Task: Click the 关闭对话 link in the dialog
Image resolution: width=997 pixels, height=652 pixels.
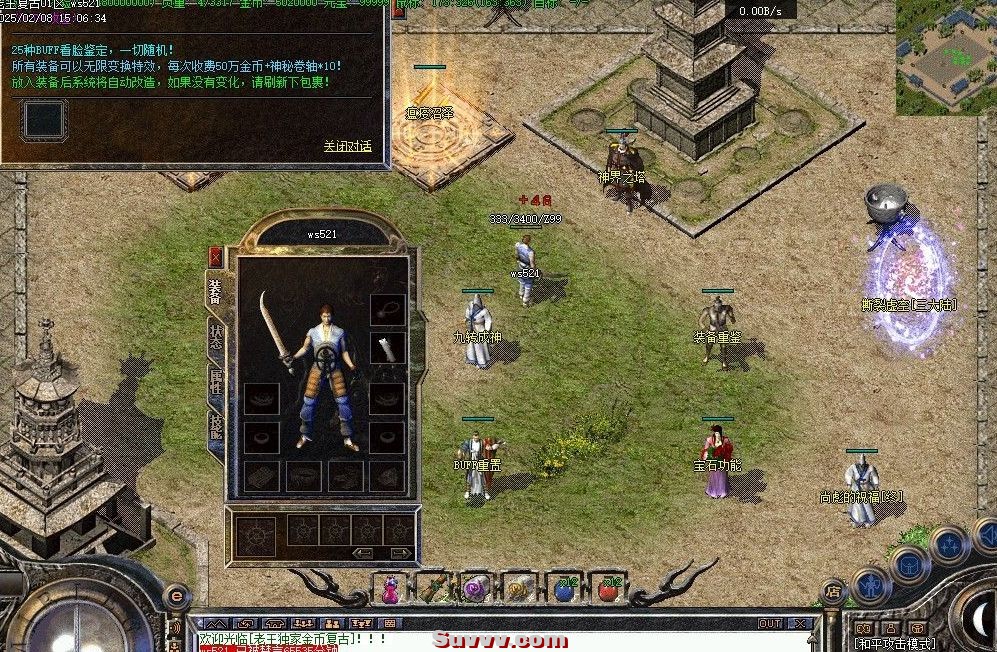Action: (x=347, y=146)
